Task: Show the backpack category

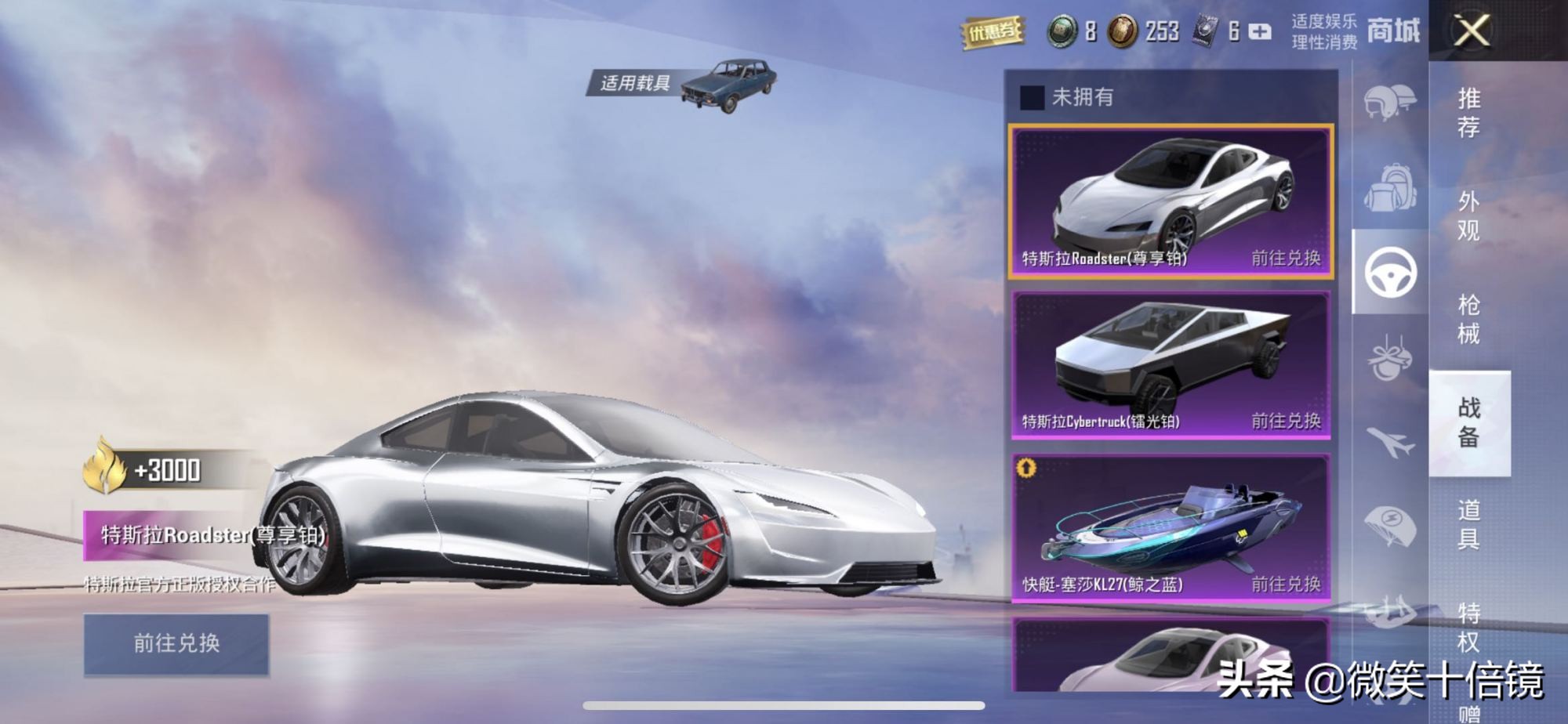Action: pos(1390,188)
